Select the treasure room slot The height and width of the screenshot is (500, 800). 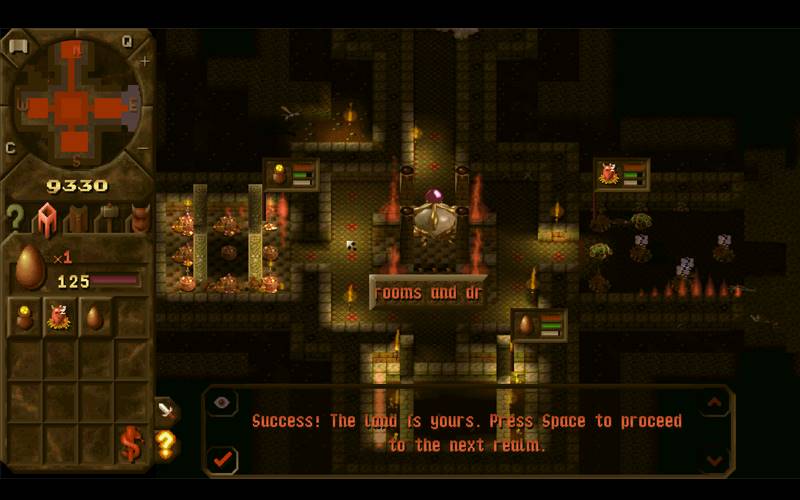coord(25,317)
